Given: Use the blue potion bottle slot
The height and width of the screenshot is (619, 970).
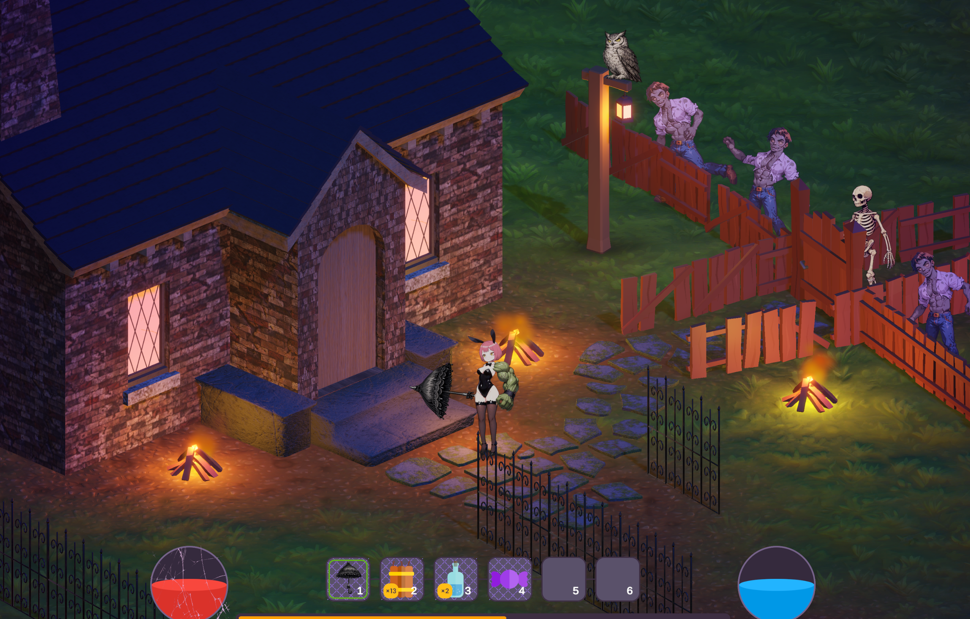Looking at the screenshot, I should point(456,579).
